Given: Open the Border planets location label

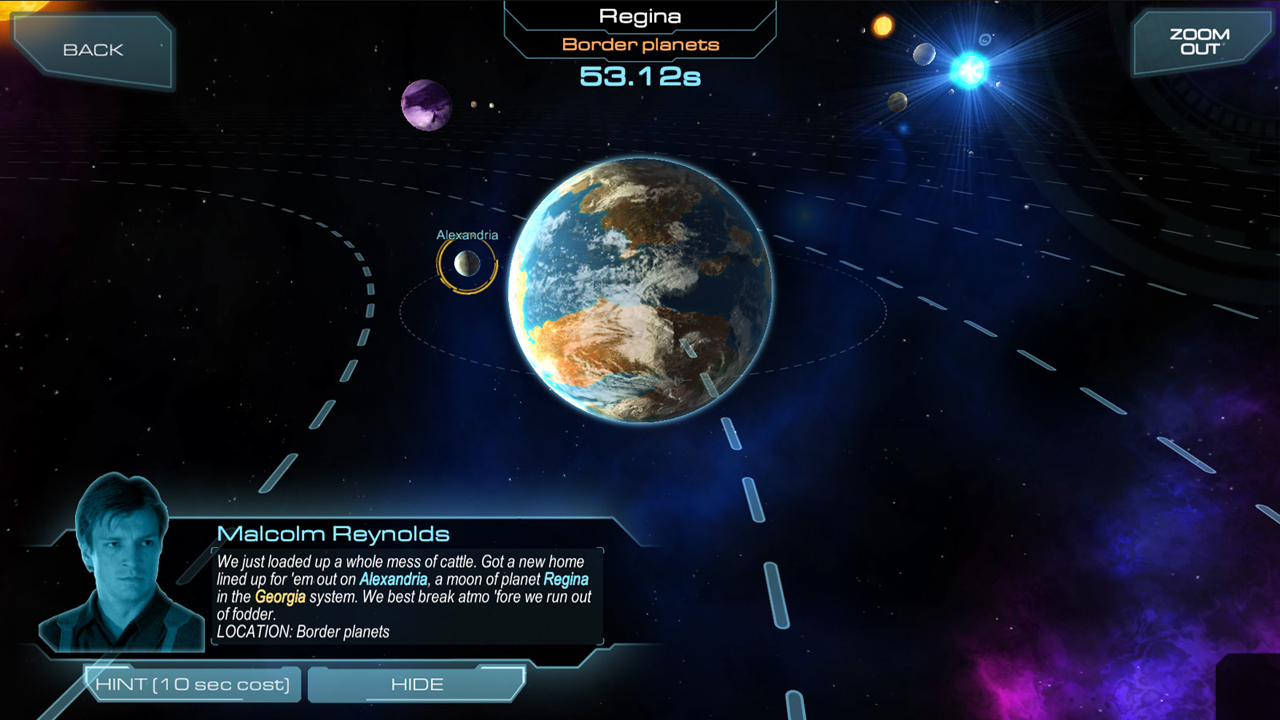Looking at the screenshot, I should (x=639, y=44).
